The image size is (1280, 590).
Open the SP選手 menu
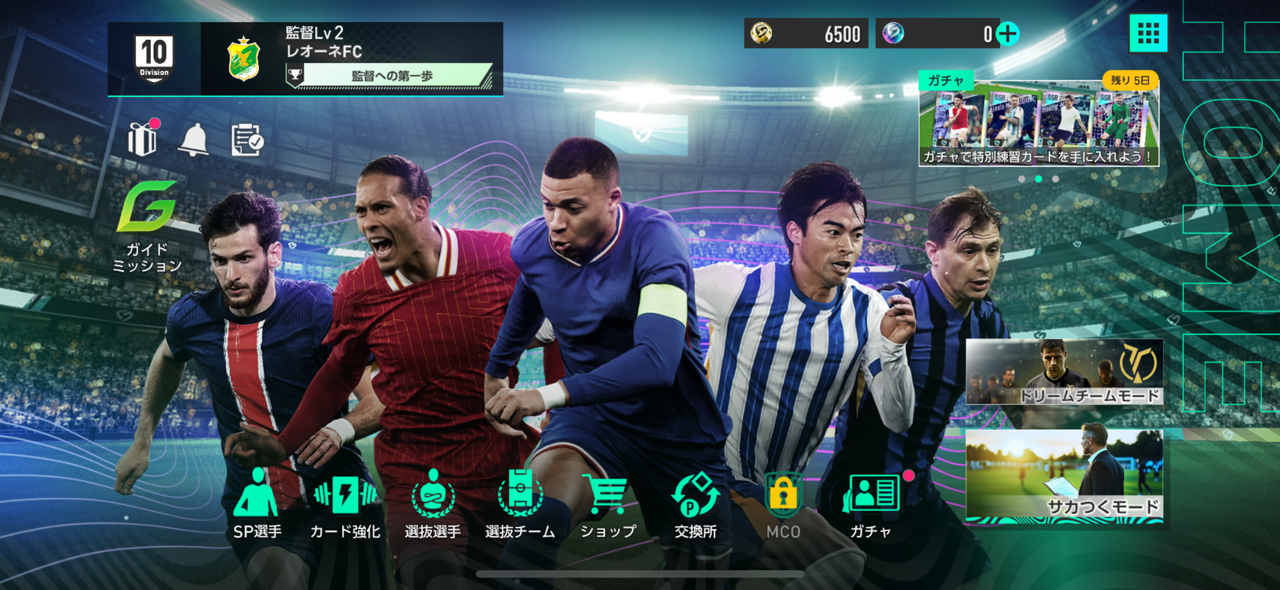pos(257,505)
